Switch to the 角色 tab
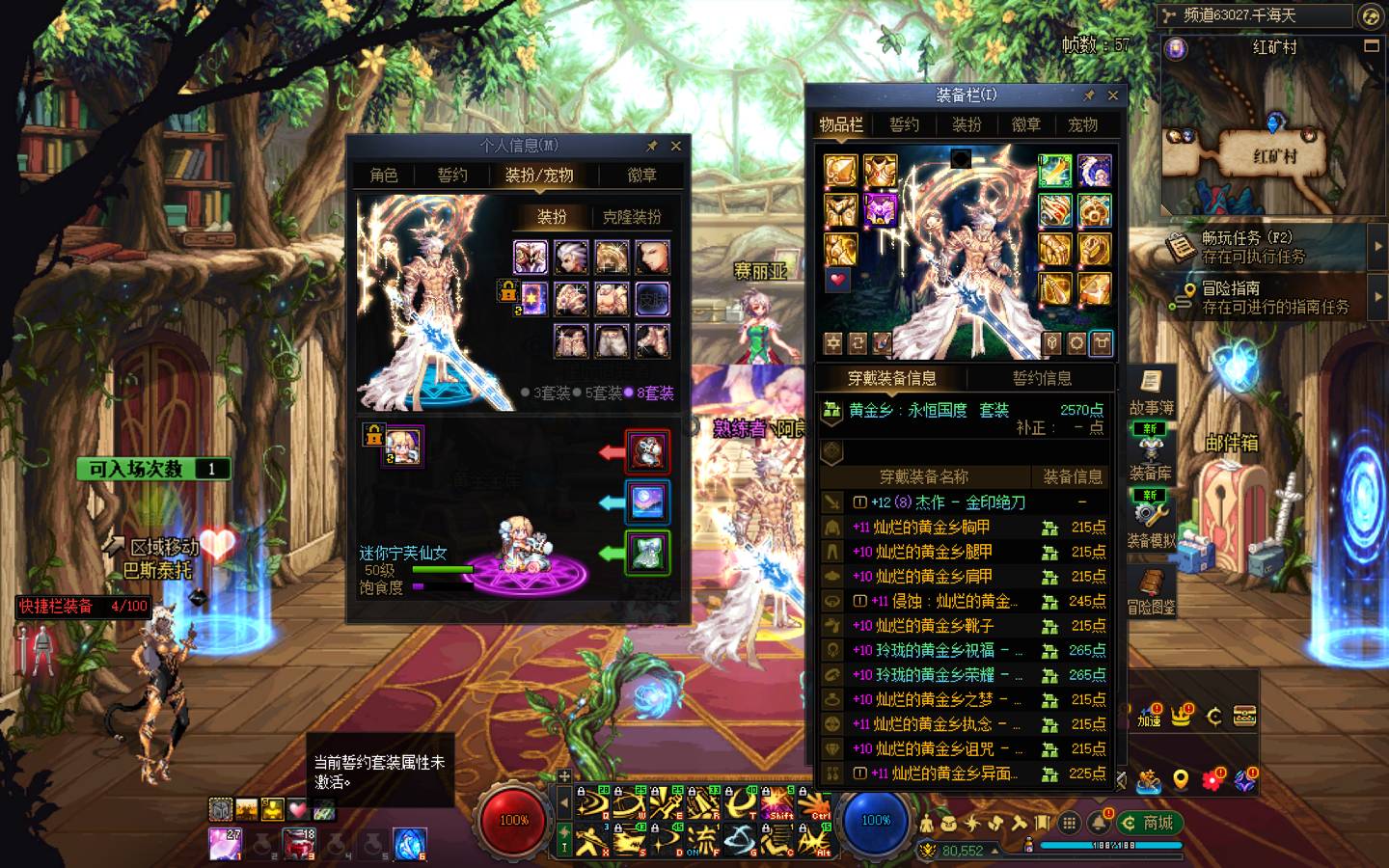 tap(384, 175)
